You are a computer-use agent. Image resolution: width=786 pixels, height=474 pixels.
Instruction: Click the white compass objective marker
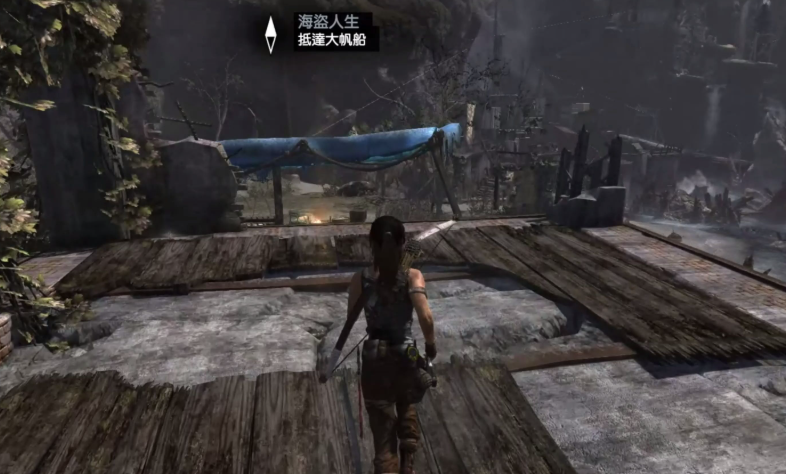pos(270,34)
